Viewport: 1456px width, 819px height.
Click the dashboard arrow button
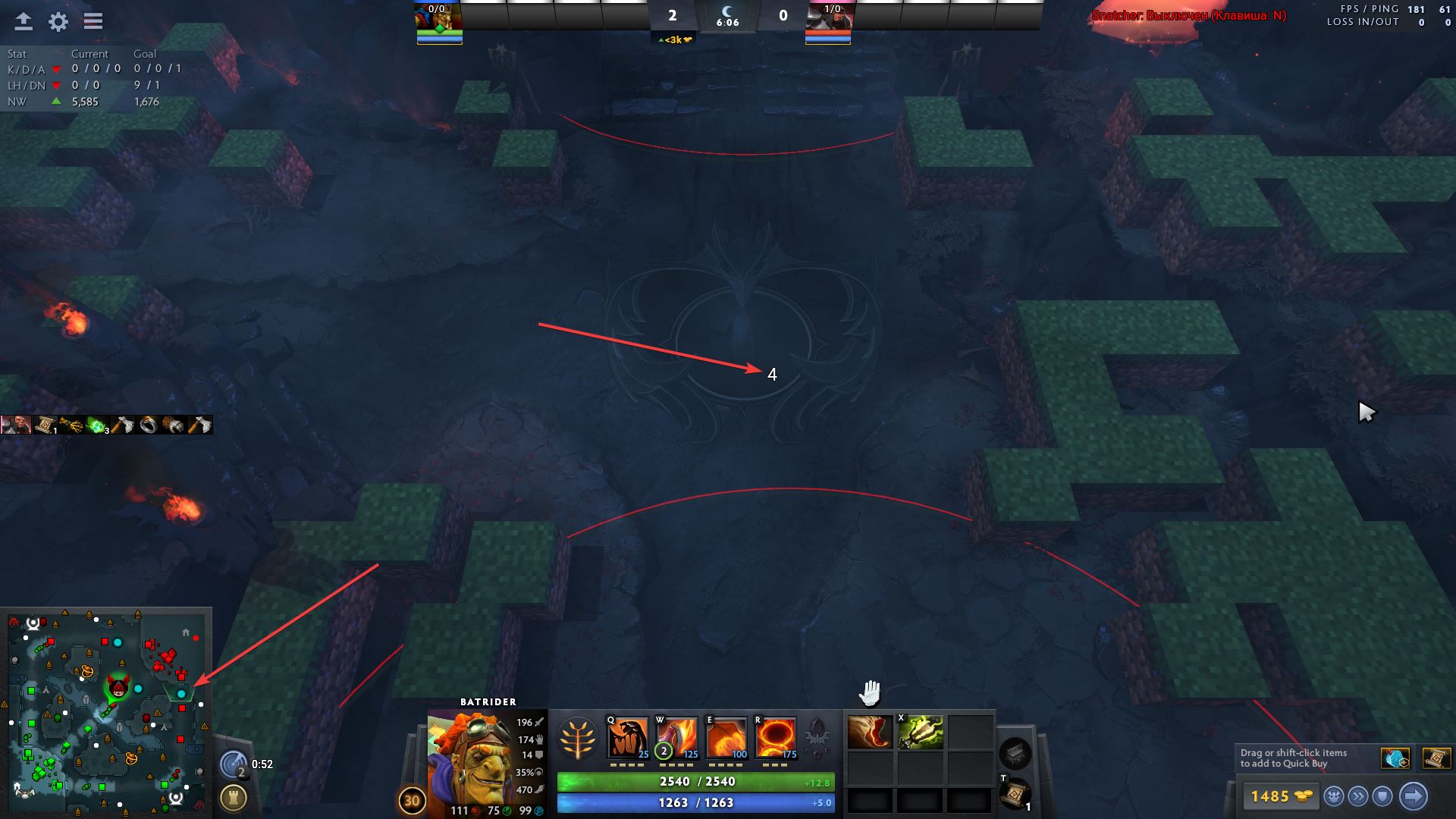(24, 22)
